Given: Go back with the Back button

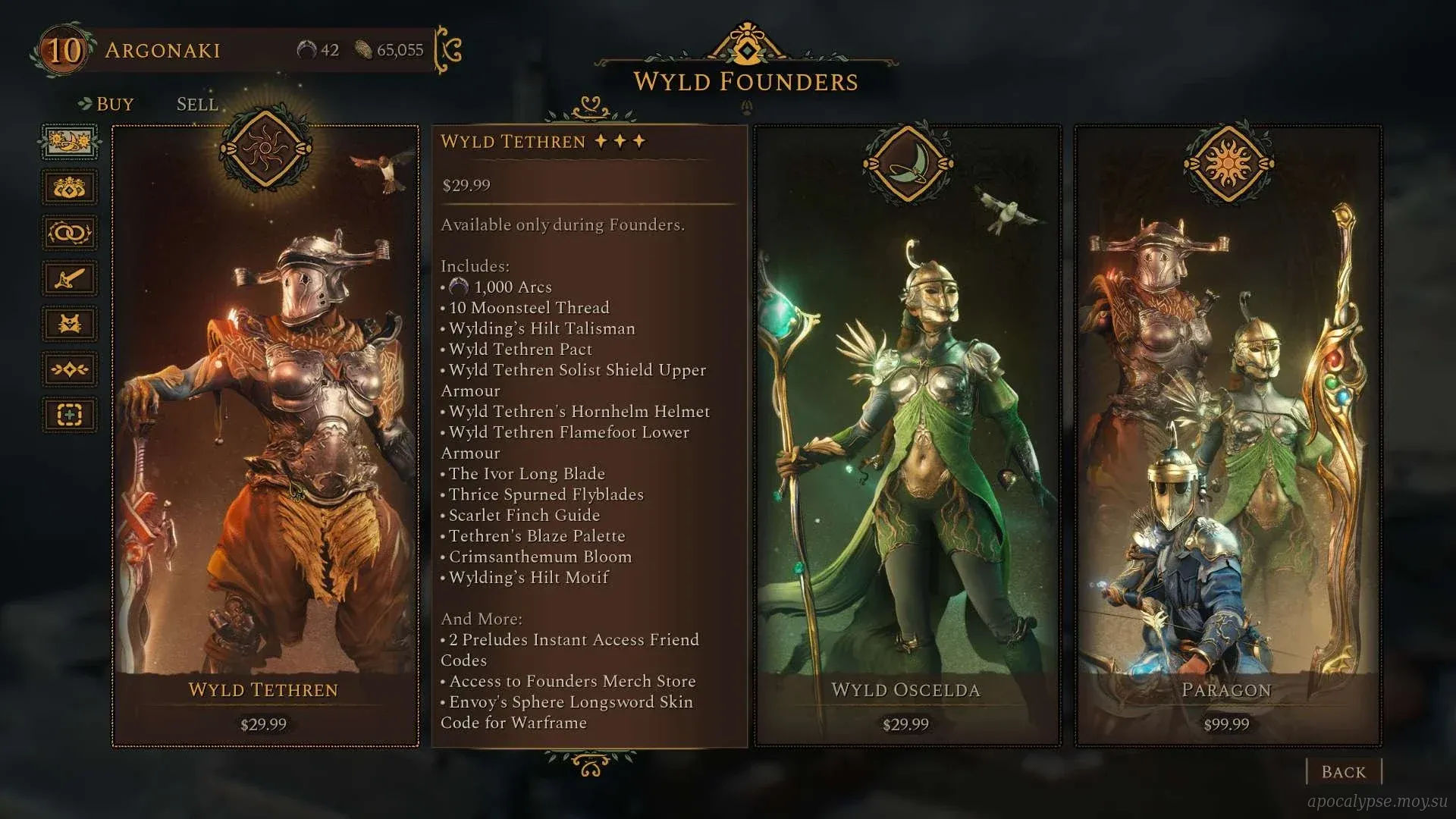Looking at the screenshot, I should coord(1343,772).
